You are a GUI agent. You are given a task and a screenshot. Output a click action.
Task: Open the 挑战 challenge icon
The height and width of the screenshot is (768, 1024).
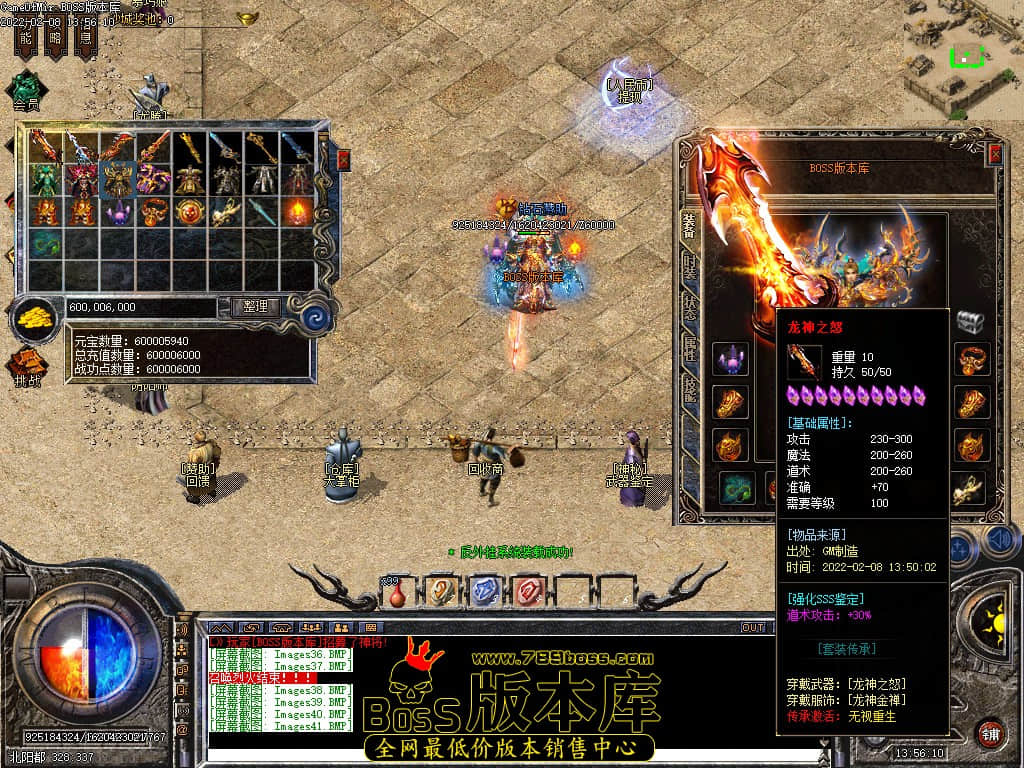click(27, 367)
